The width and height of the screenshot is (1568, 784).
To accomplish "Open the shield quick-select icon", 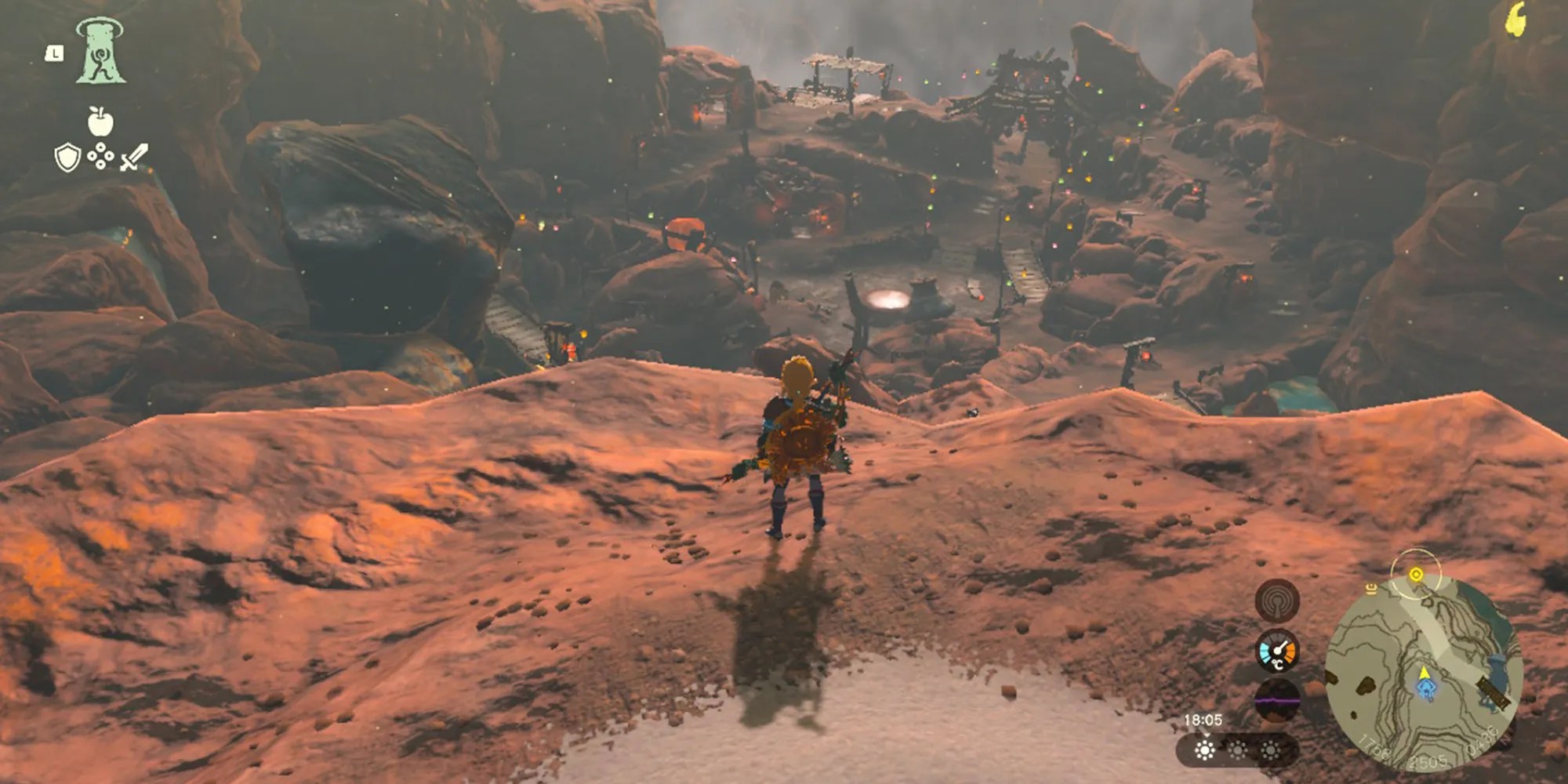I will pos(67,158).
